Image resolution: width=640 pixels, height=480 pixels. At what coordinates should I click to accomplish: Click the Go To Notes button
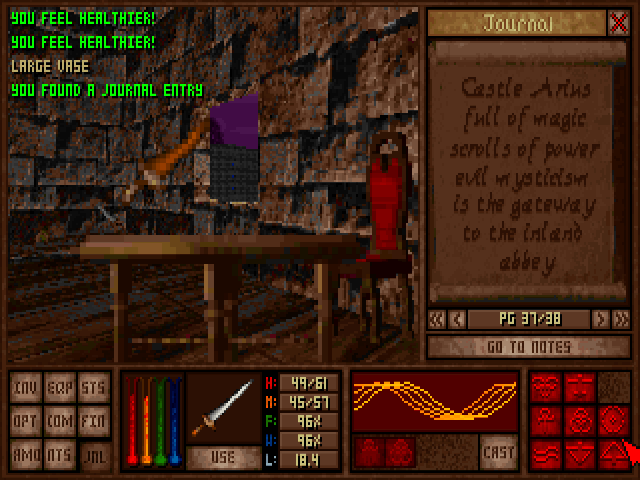pos(529,347)
